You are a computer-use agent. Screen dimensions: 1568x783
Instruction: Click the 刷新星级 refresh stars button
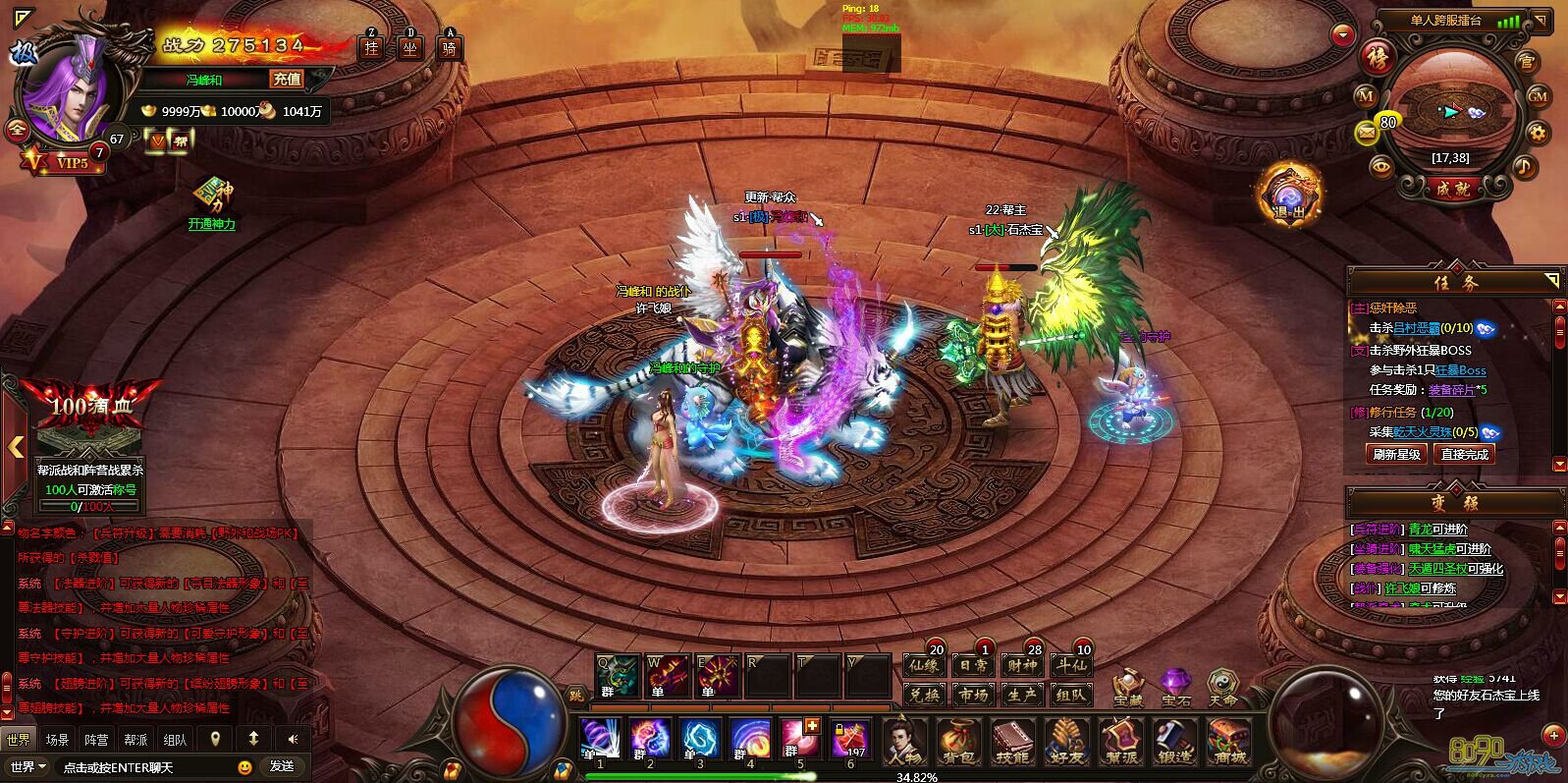[1396, 454]
